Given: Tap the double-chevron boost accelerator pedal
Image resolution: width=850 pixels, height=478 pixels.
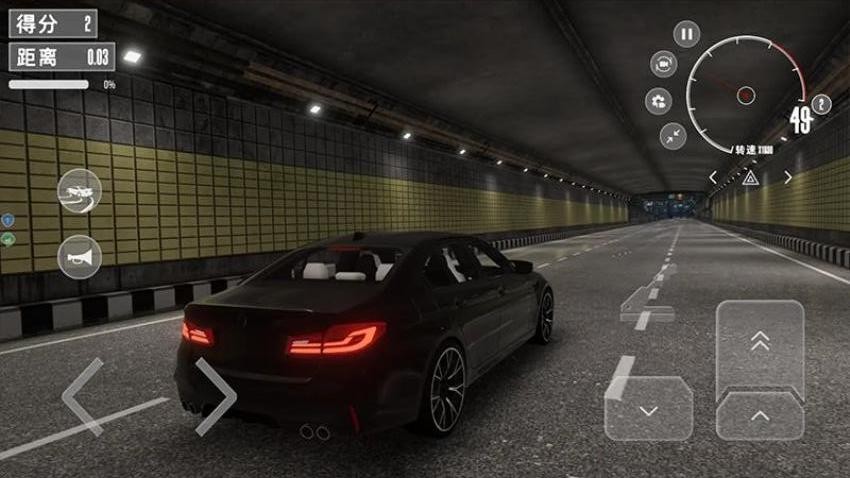Looking at the screenshot, I should (760, 345).
